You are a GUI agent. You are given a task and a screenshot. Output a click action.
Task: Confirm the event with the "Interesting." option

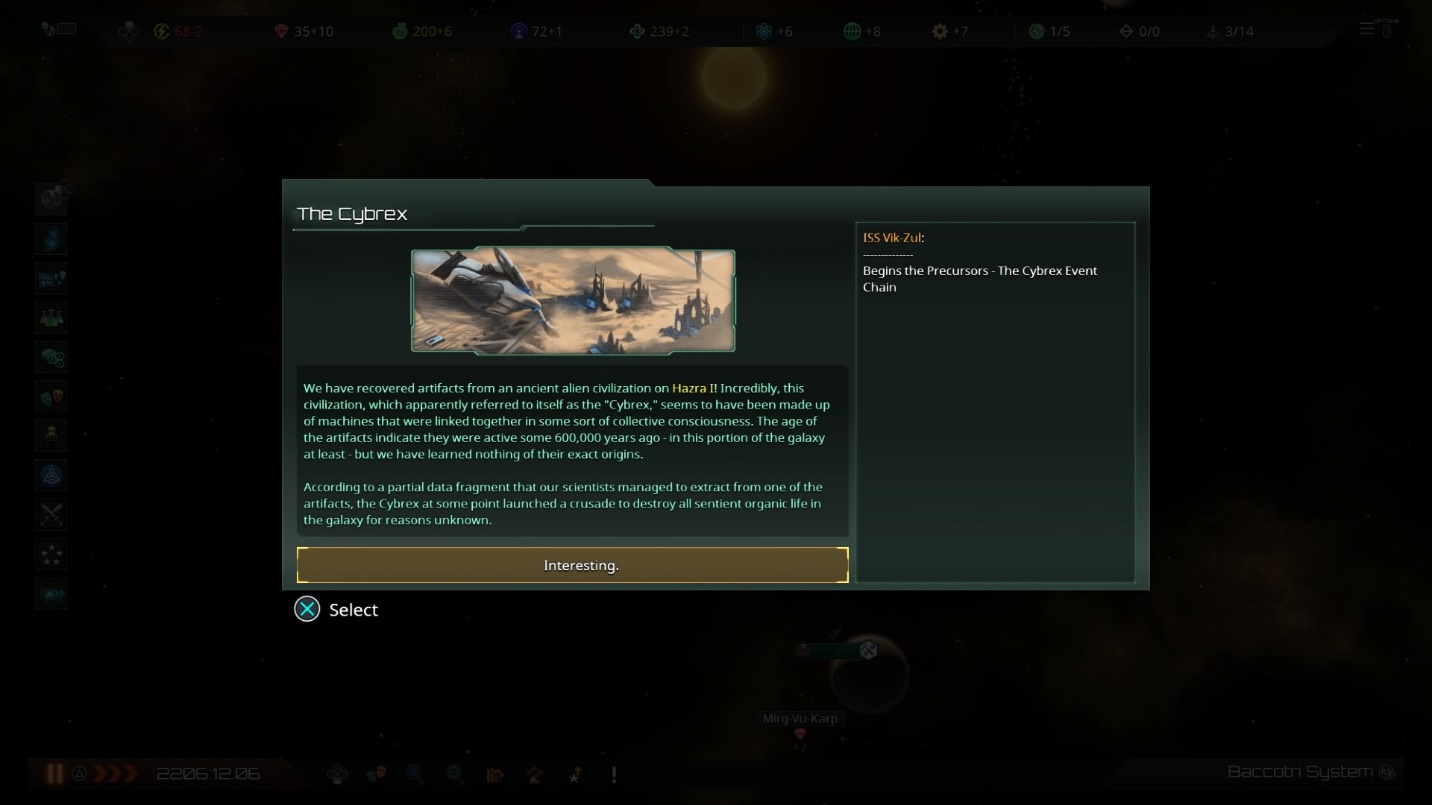click(572, 565)
